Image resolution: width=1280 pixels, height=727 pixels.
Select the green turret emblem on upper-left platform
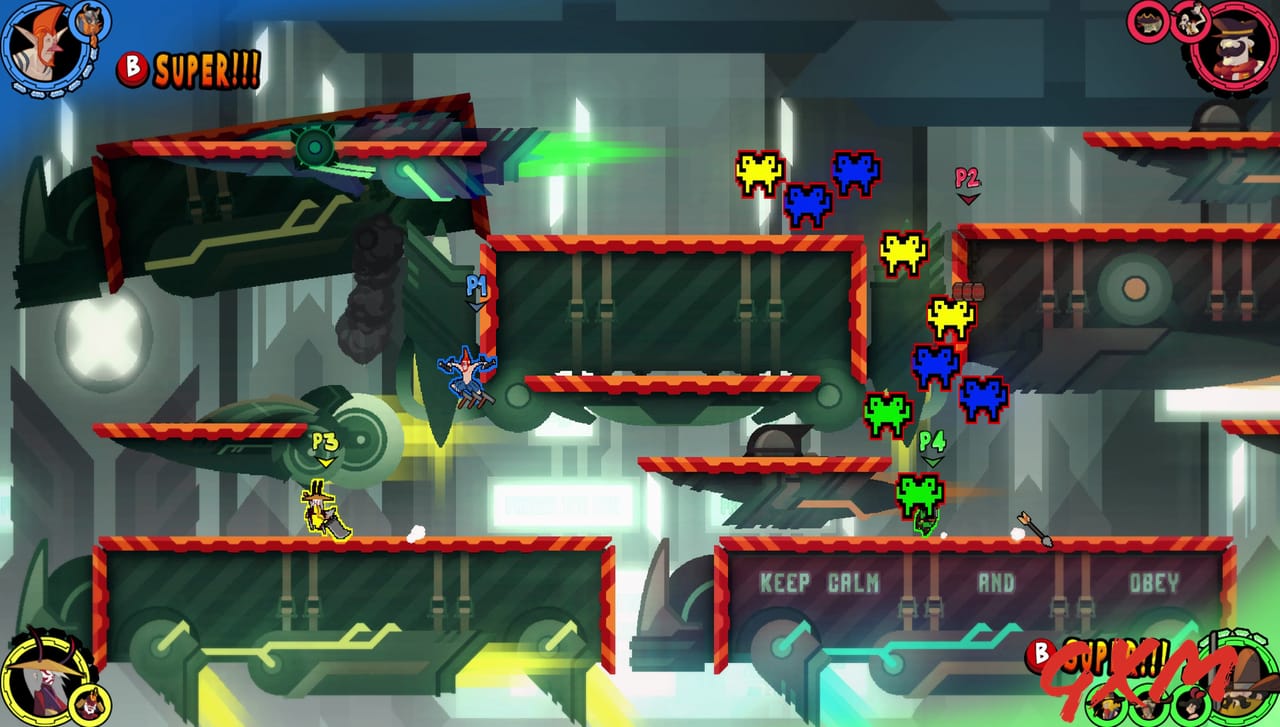click(316, 145)
